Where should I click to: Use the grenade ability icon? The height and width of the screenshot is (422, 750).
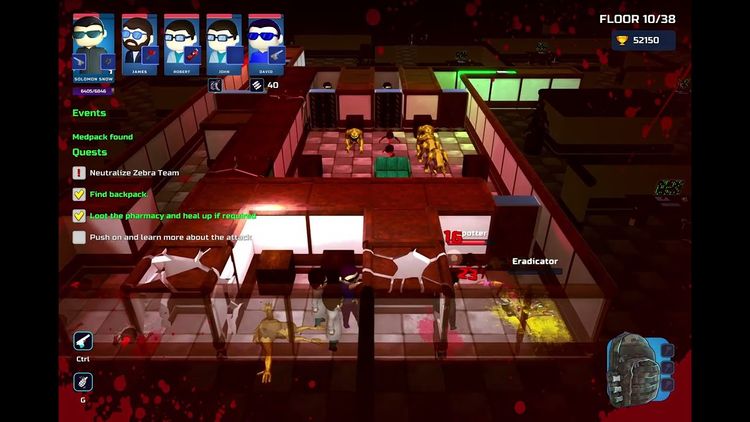(83, 381)
